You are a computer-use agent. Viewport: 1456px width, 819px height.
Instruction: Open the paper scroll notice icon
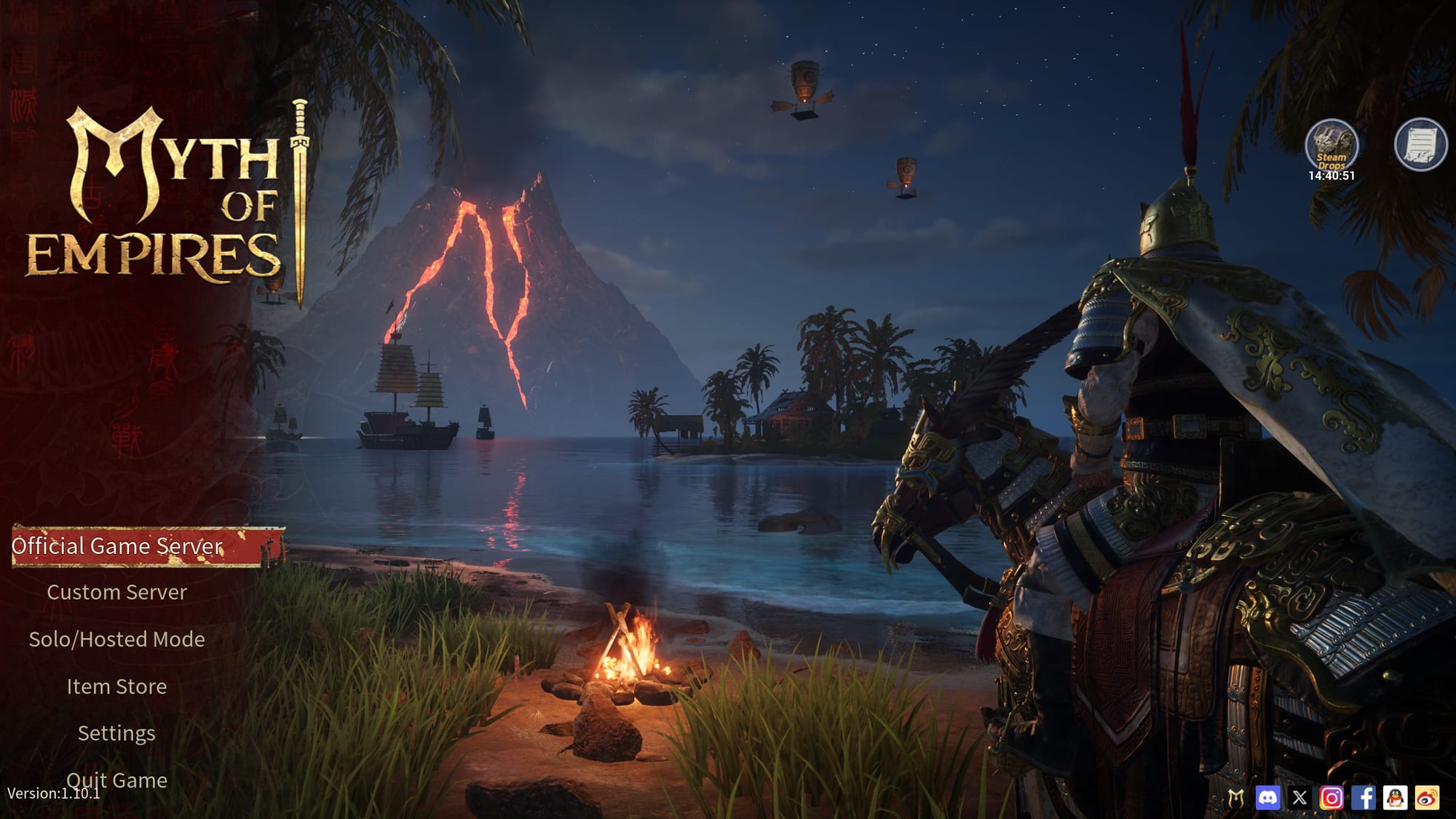(1420, 145)
